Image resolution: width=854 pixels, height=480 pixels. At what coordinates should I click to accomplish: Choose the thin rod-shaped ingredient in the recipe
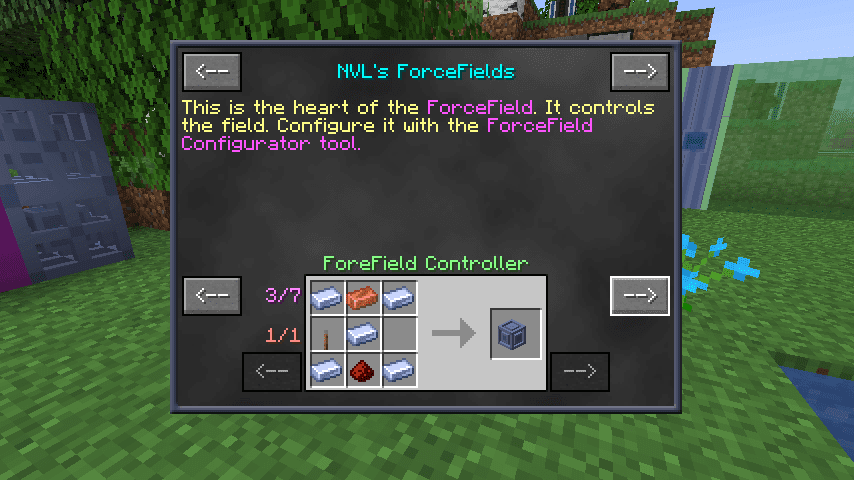pyautogui.click(x=326, y=334)
